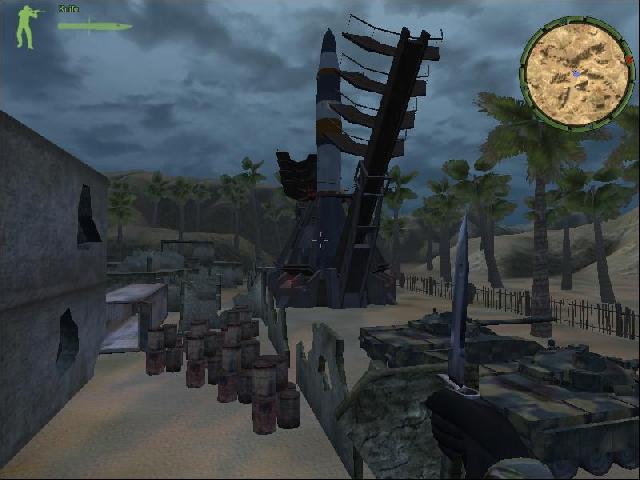Click the circular minimap radar
The image size is (640, 480).
575,72
